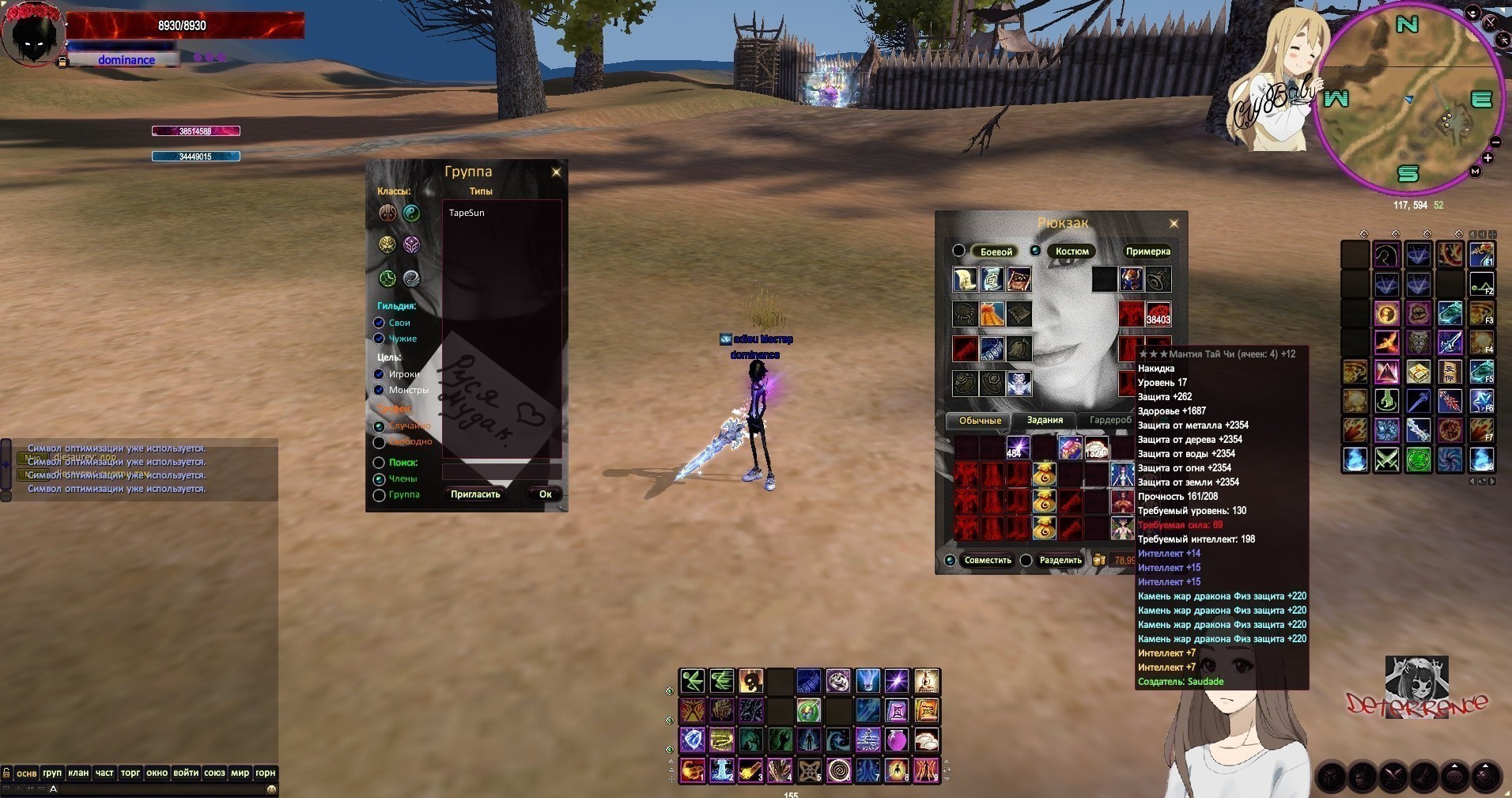Choose the Группа search option
Image resolution: width=1512 pixels, height=798 pixels.
pyautogui.click(x=380, y=495)
